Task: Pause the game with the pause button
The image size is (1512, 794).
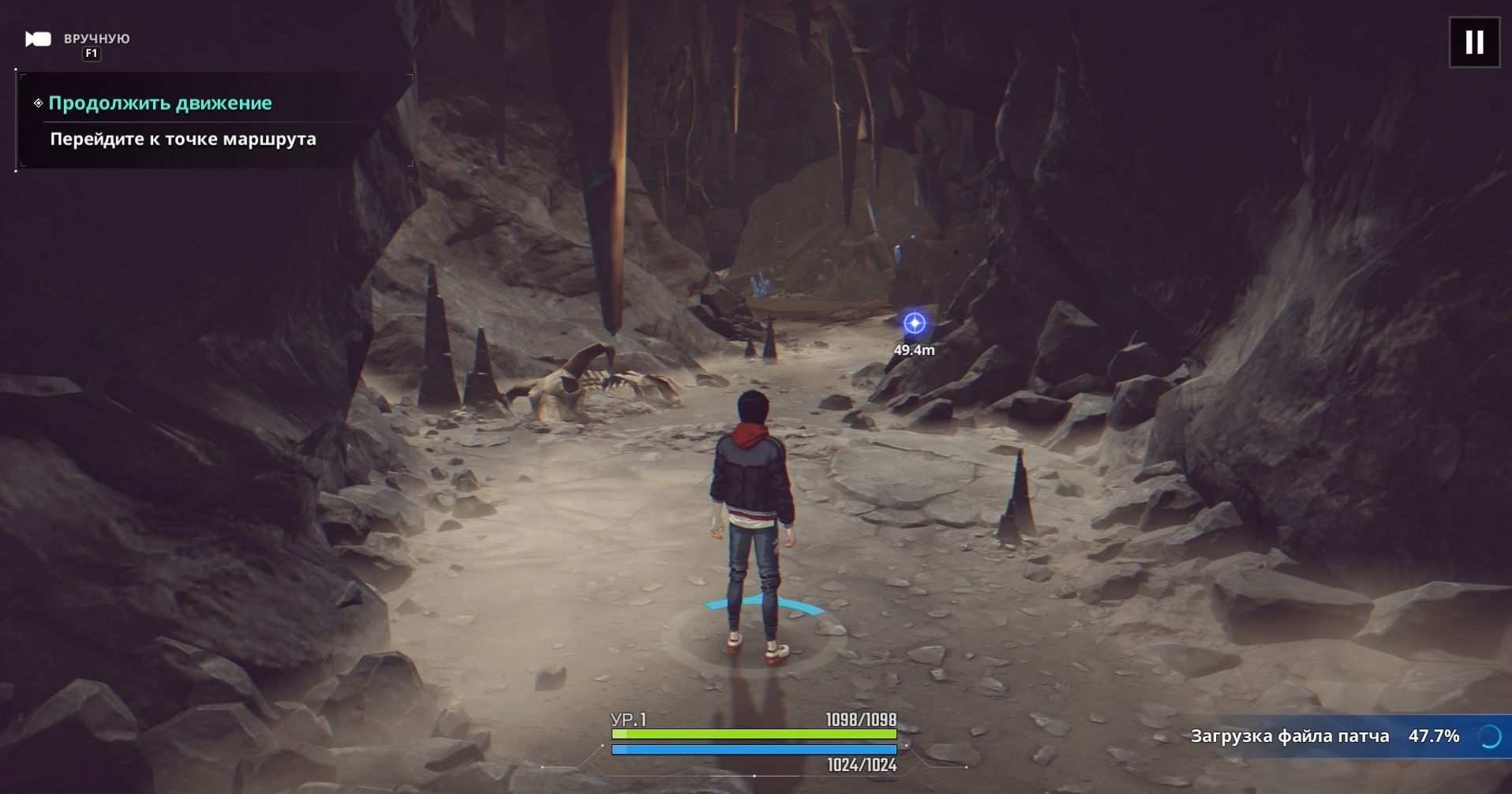Action: pyautogui.click(x=1474, y=43)
